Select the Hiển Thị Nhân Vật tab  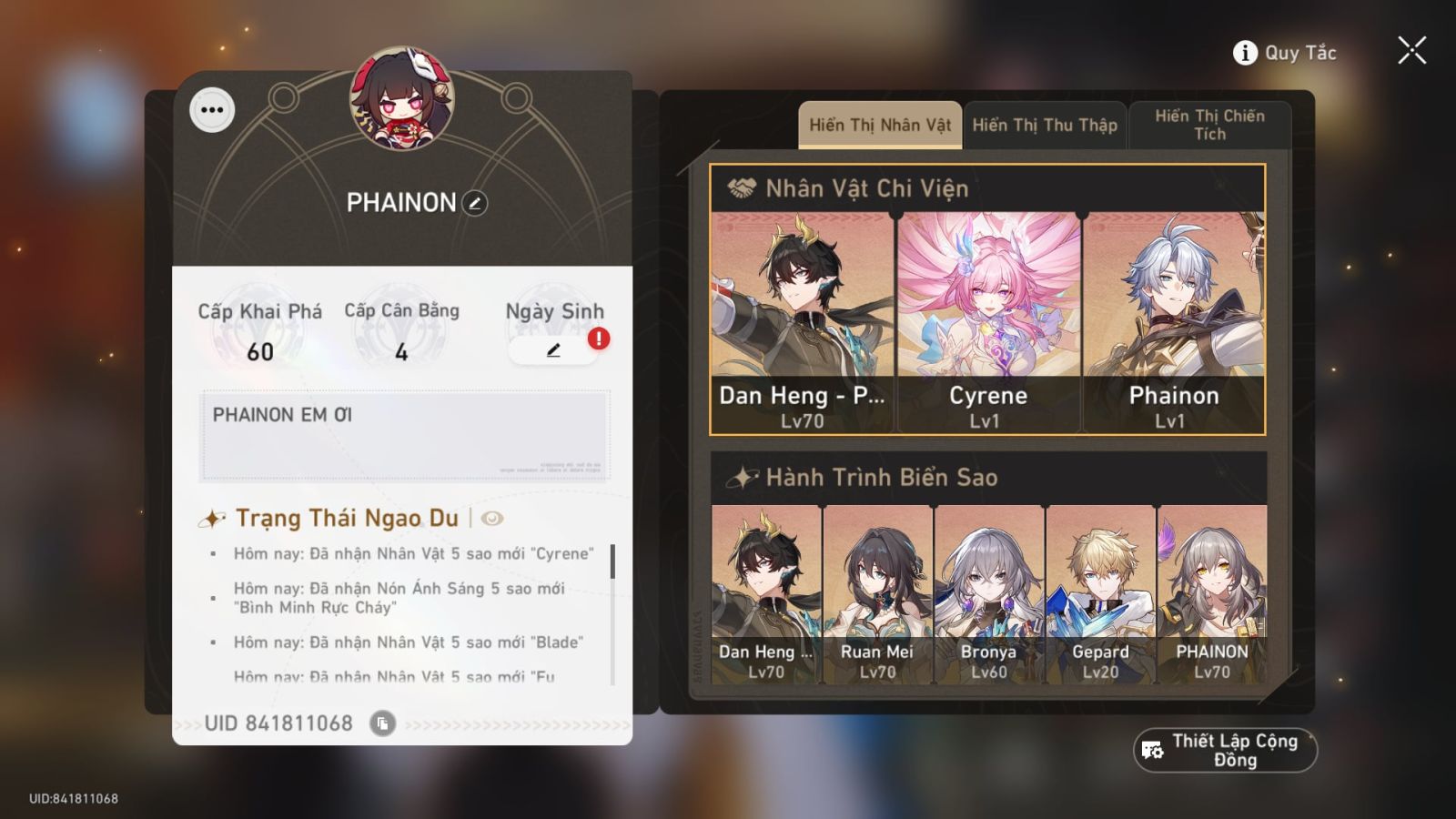(877, 125)
